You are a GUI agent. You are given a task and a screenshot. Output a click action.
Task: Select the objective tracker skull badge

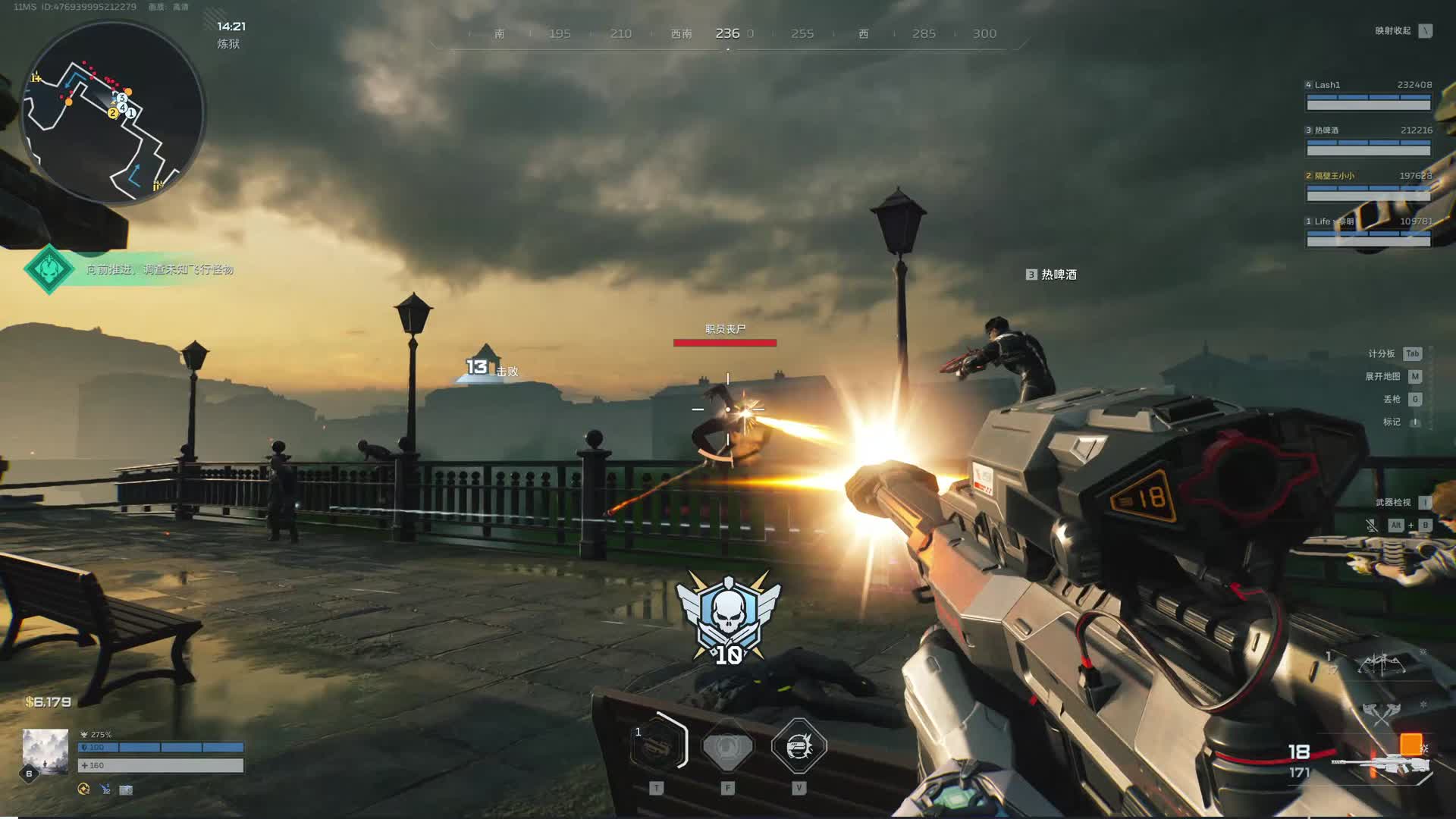(x=49, y=268)
